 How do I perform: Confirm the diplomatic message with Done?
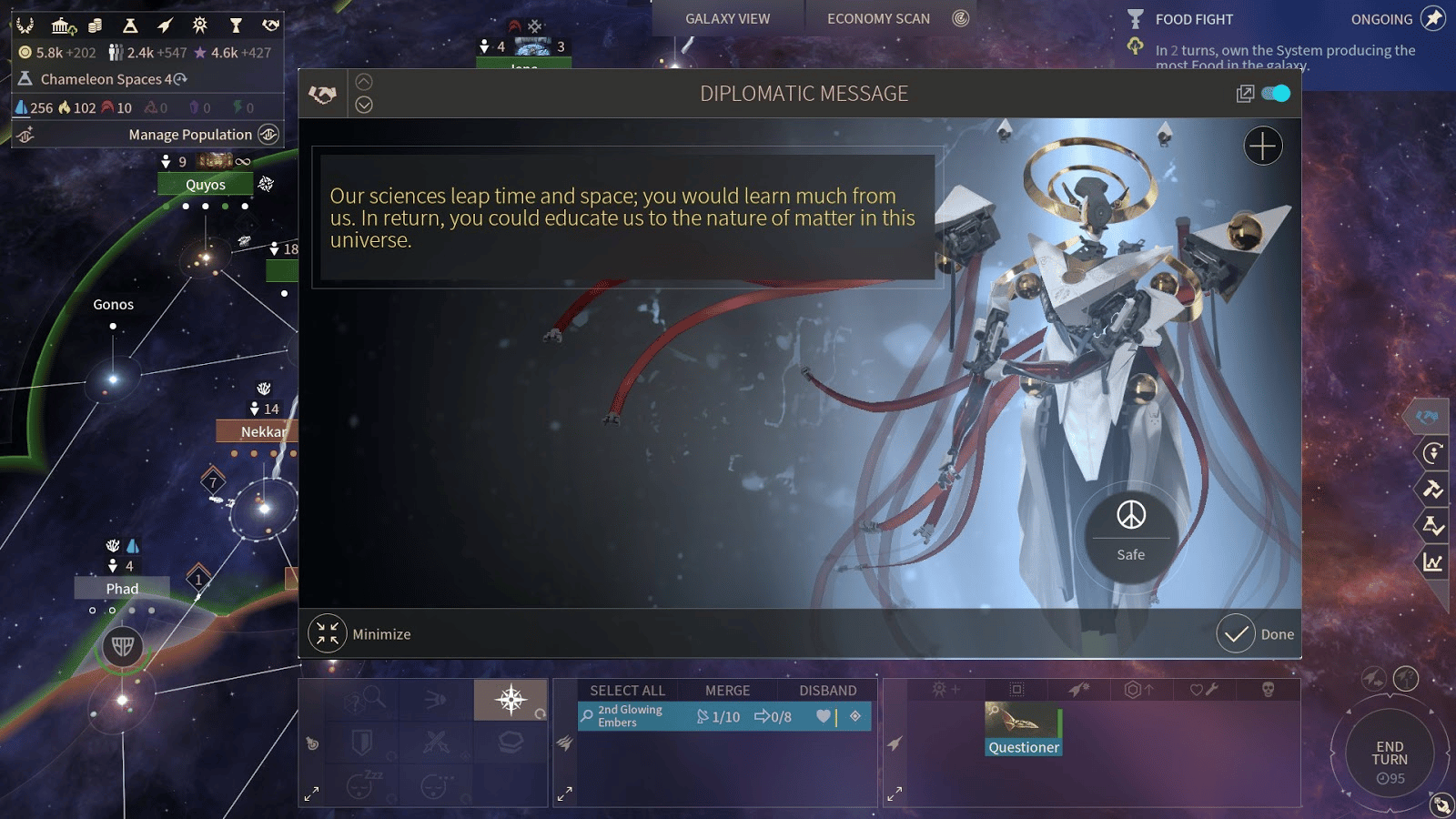click(1256, 634)
